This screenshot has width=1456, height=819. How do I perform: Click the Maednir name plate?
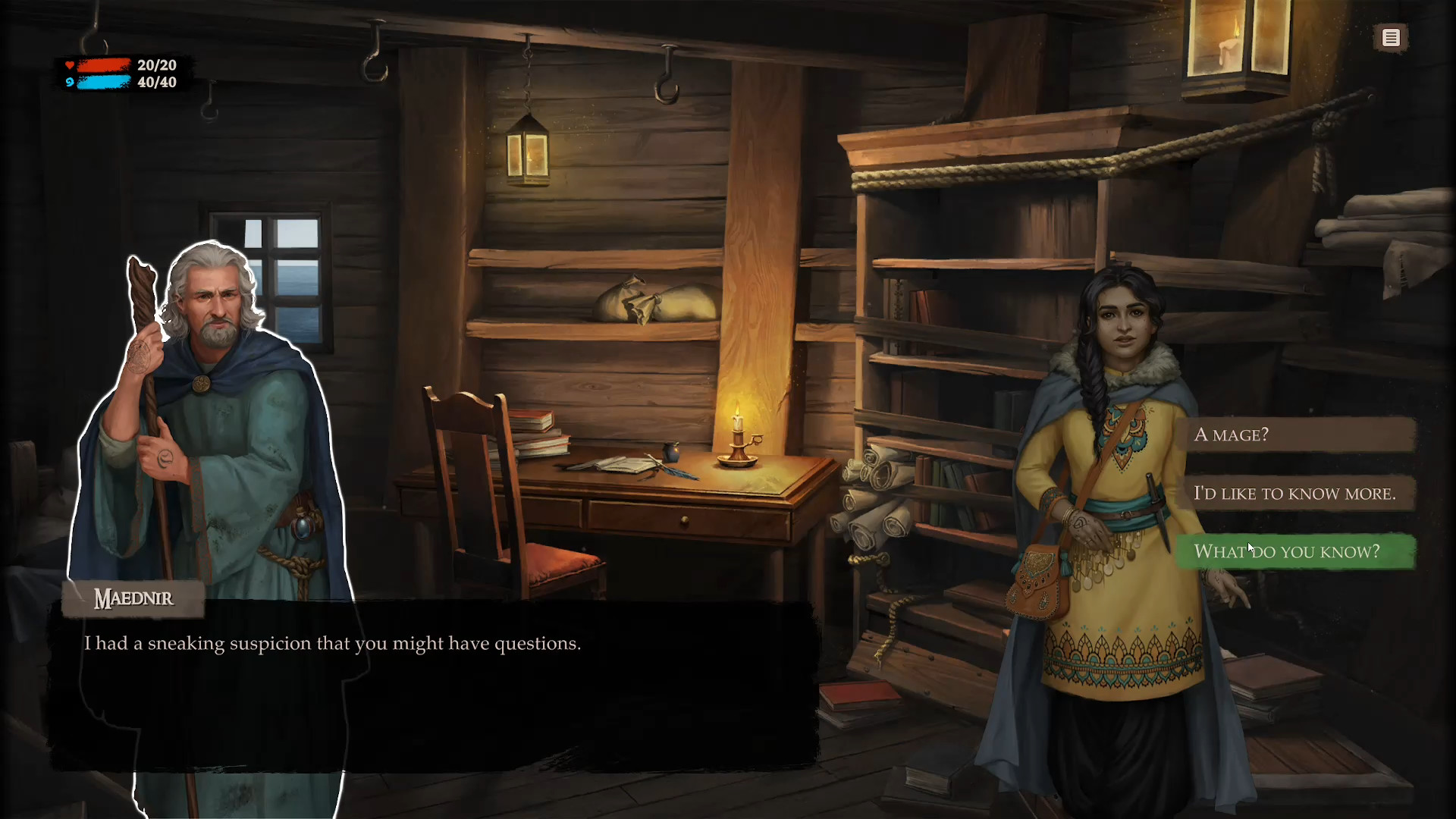[133, 598]
